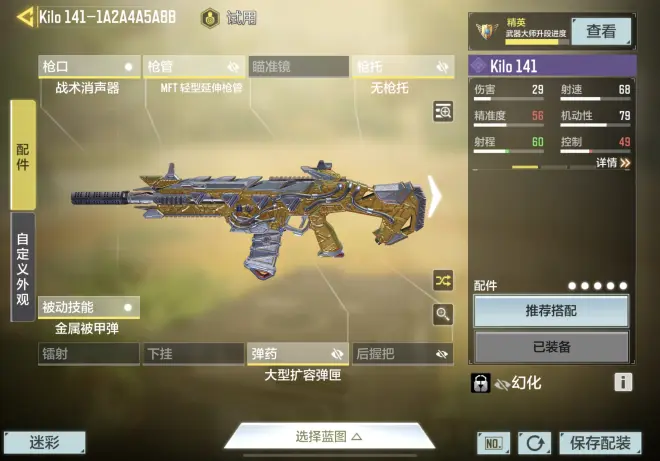The image size is (660, 461).
Task: Switch to the 自定义外观 custom appearance tab
Action: 23,267
